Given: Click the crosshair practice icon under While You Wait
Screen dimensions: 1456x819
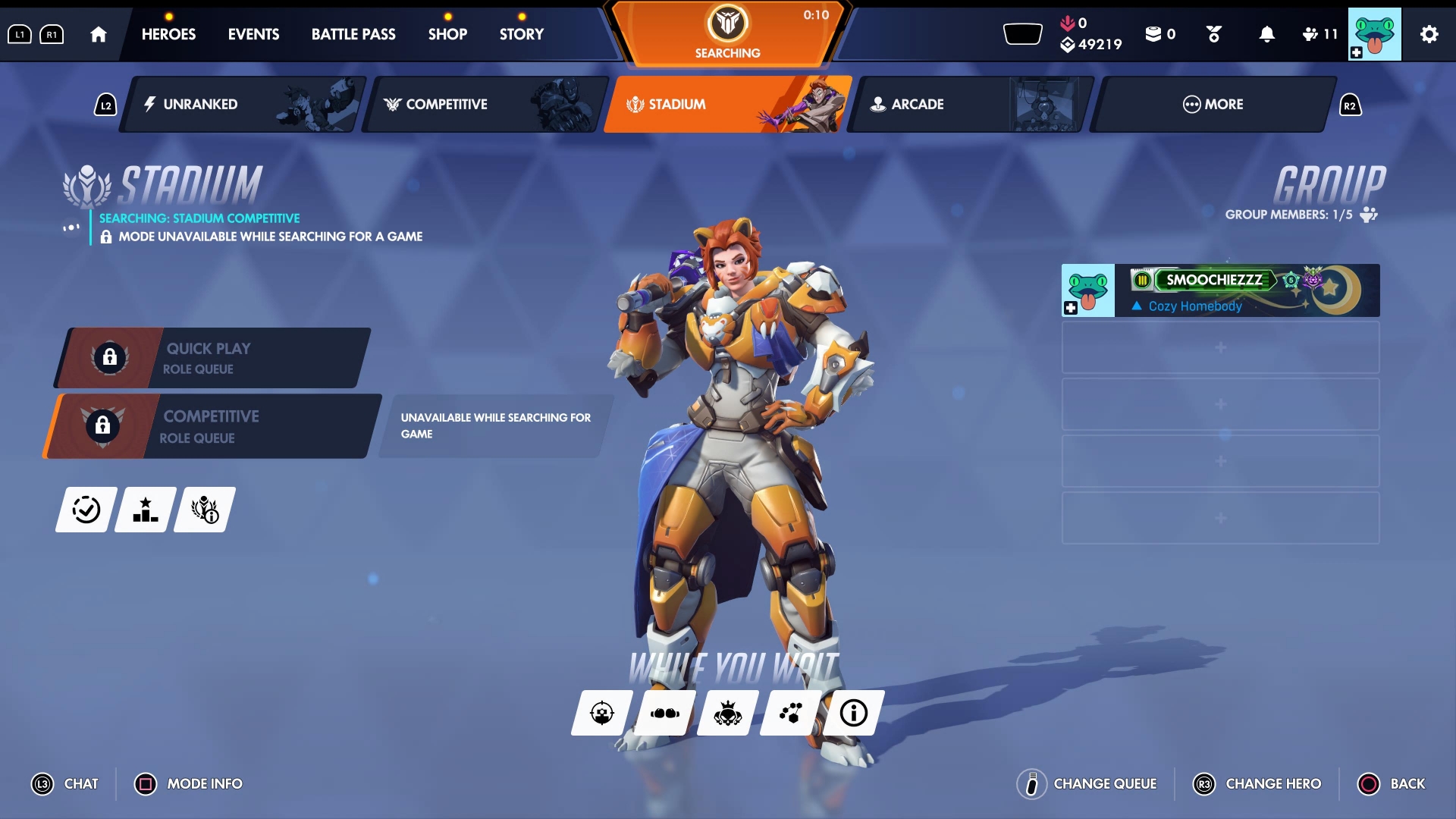Looking at the screenshot, I should point(601,713).
